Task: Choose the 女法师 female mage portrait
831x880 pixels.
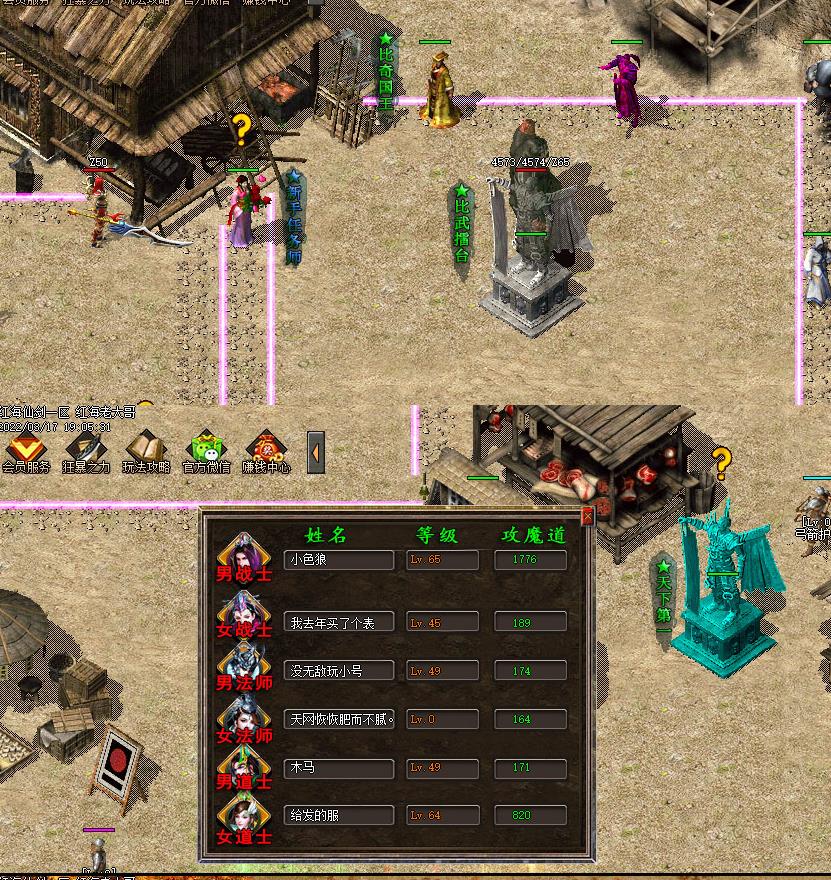Action: (x=243, y=719)
